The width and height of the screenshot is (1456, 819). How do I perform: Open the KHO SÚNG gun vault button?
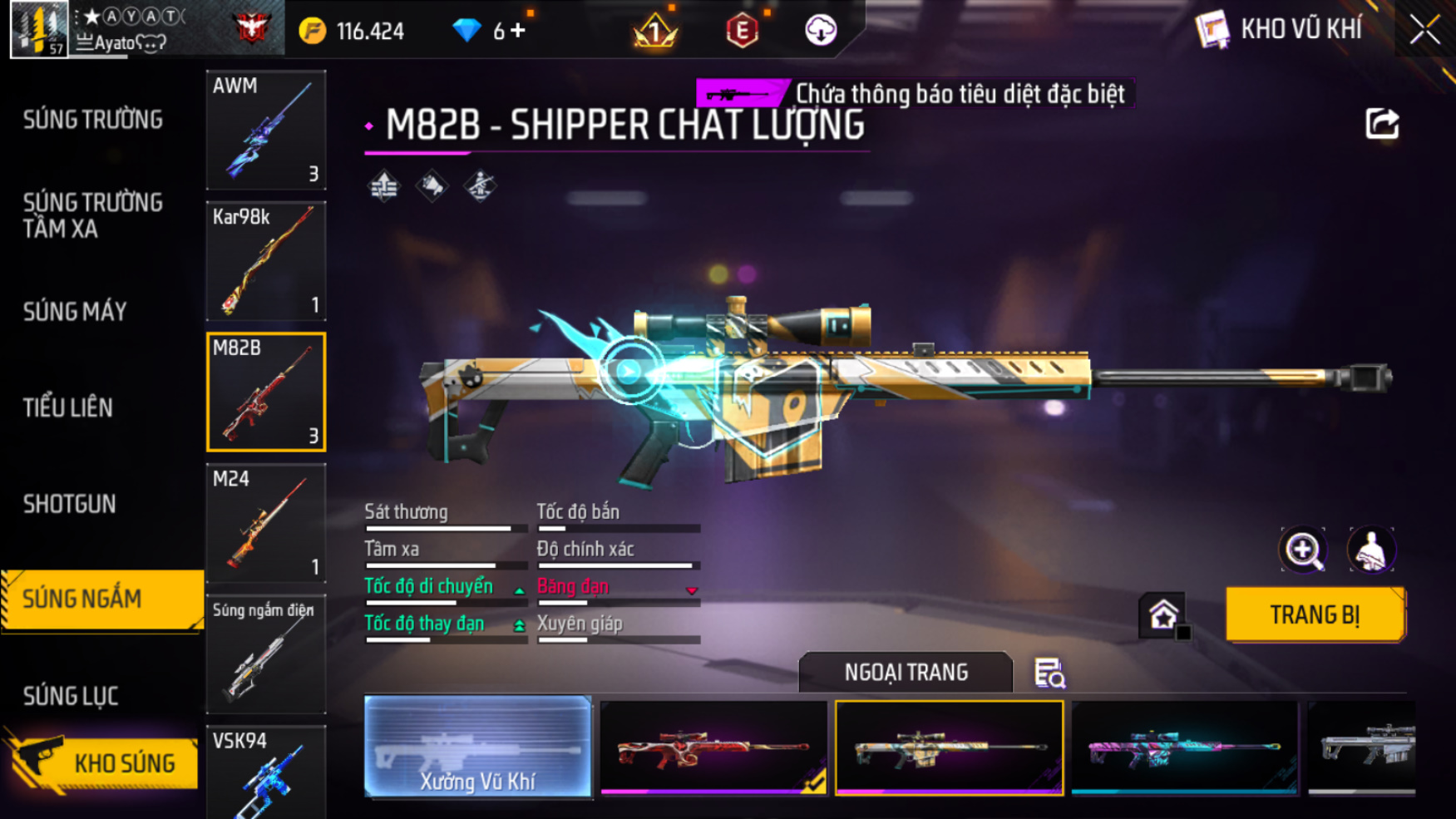104,762
